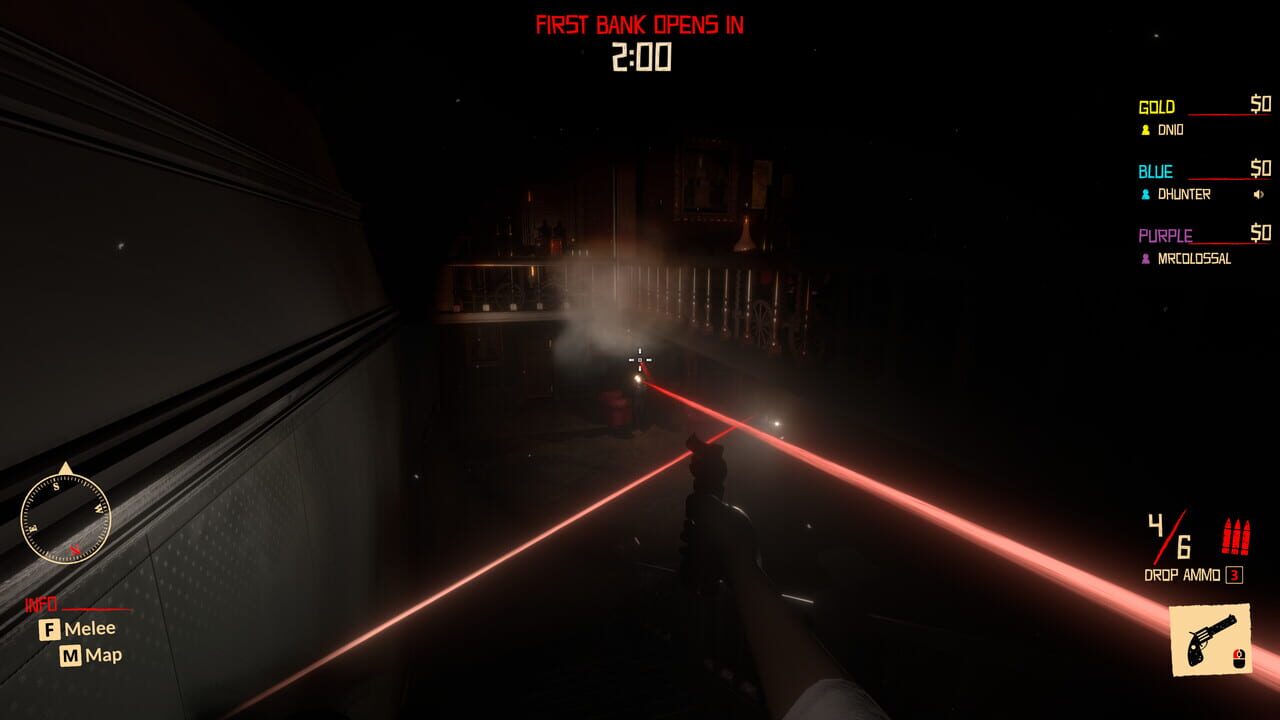
Task: Expand the BLUE team entry
Action: [x=1153, y=170]
